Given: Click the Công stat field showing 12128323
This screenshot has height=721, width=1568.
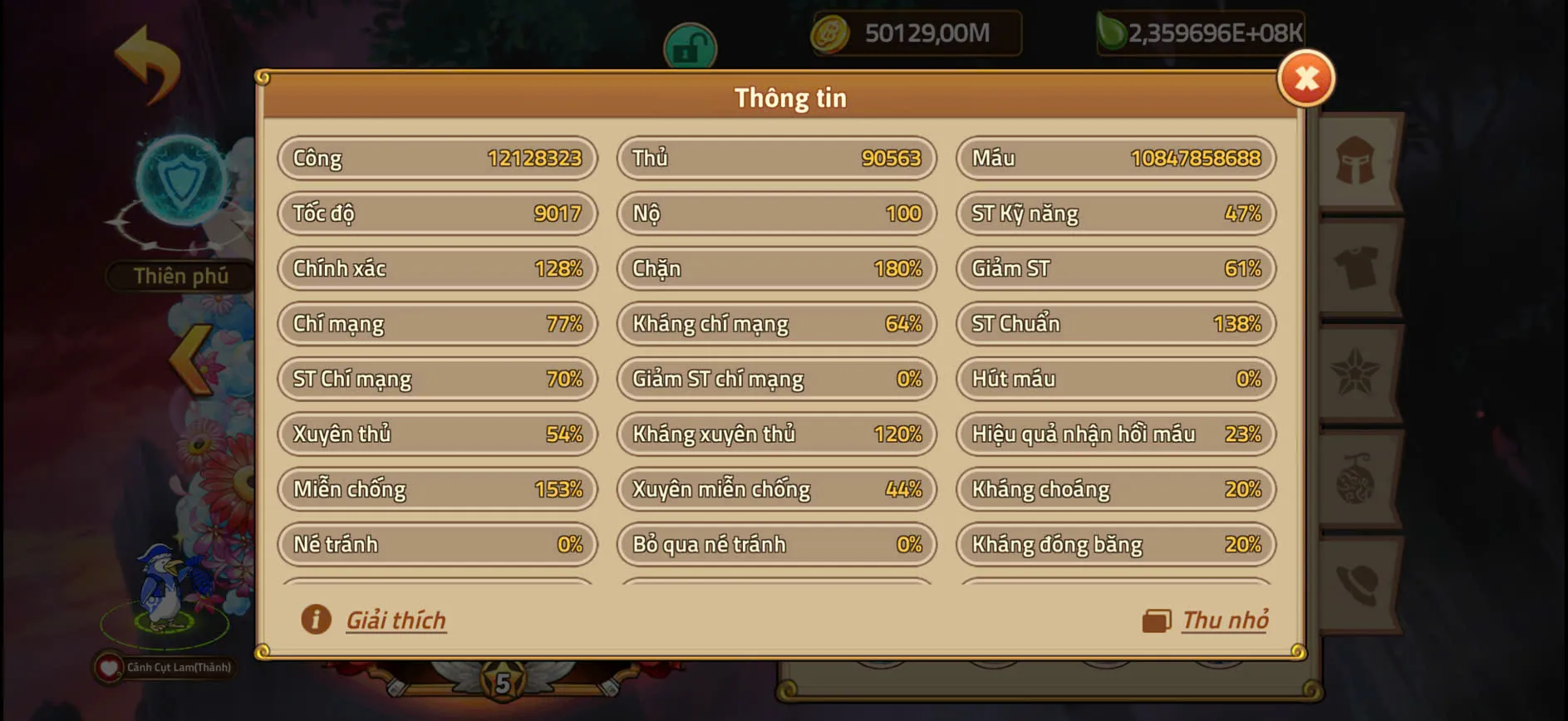Looking at the screenshot, I should coord(437,158).
